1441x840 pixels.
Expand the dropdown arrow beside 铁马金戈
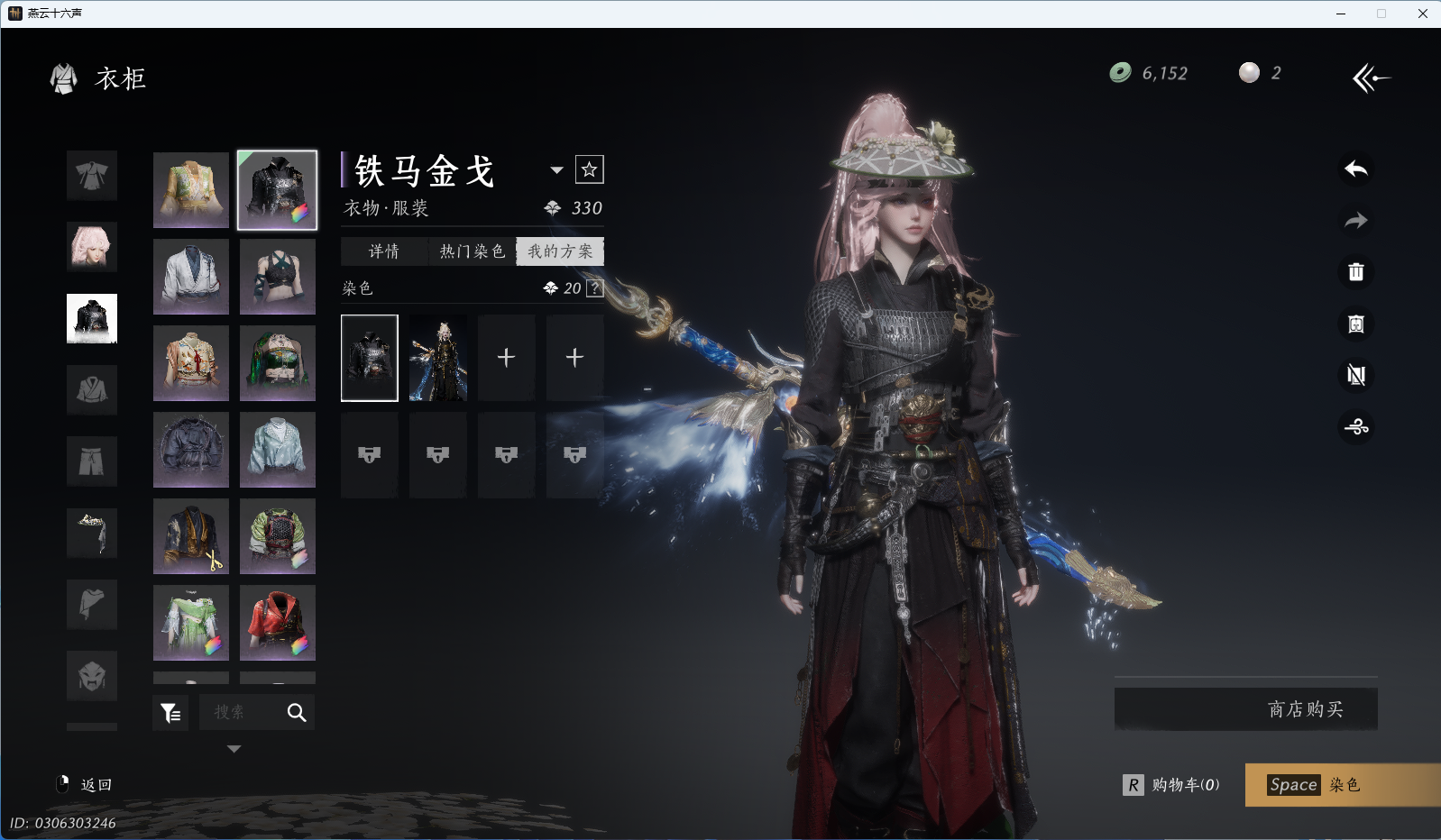[x=556, y=169]
